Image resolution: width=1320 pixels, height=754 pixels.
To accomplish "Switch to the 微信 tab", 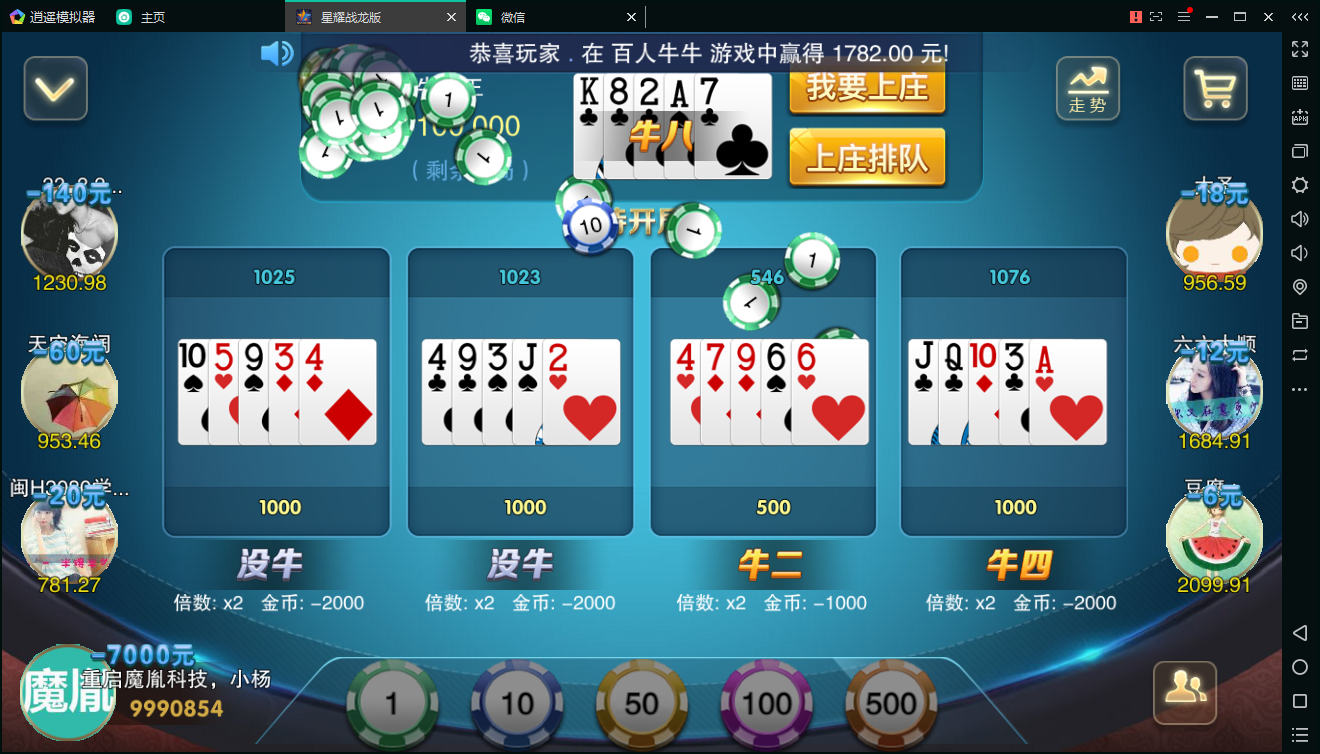I will tap(540, 17).
